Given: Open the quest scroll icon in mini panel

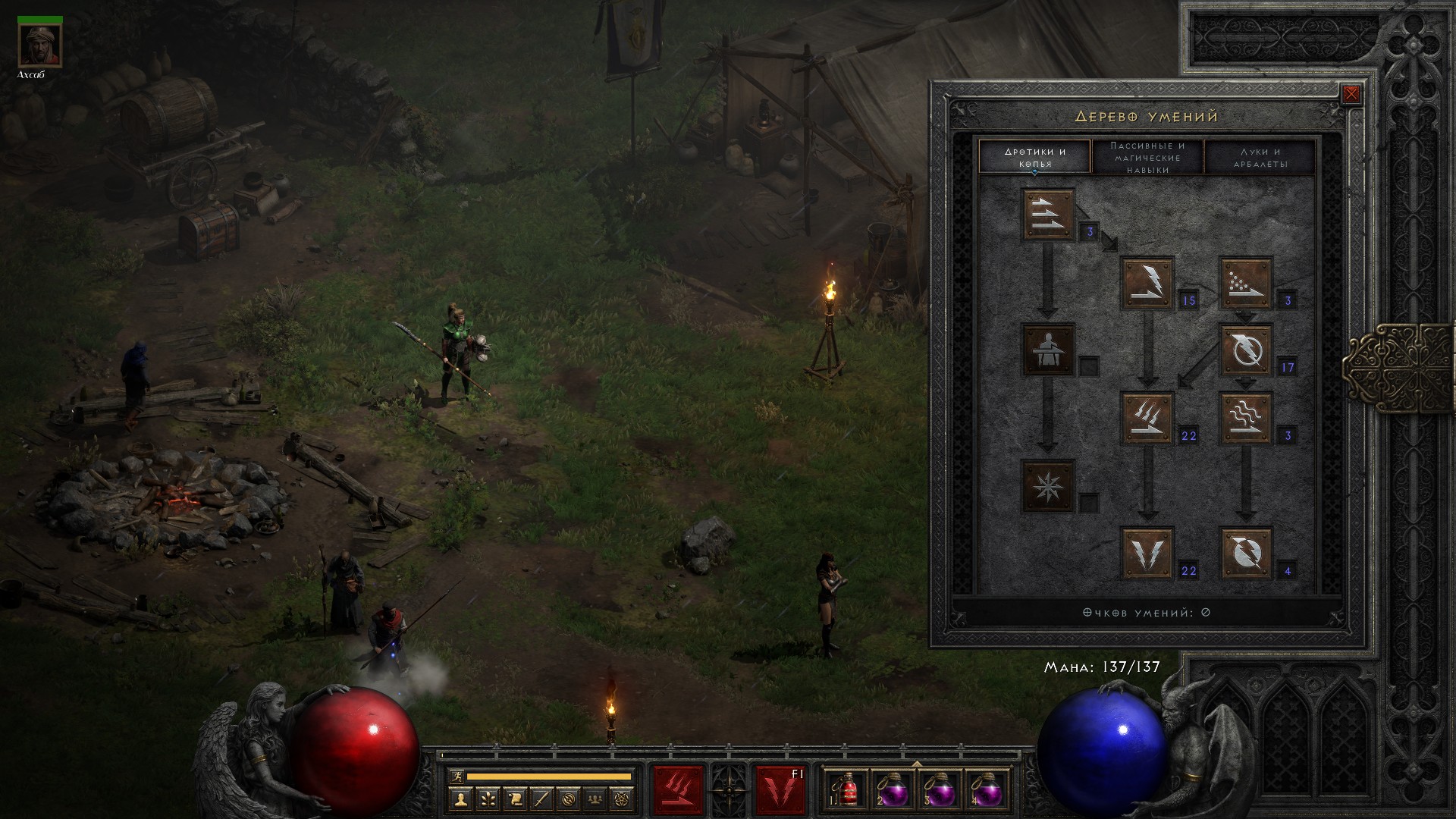Looking at the screenshot, I should coord(514,799).
